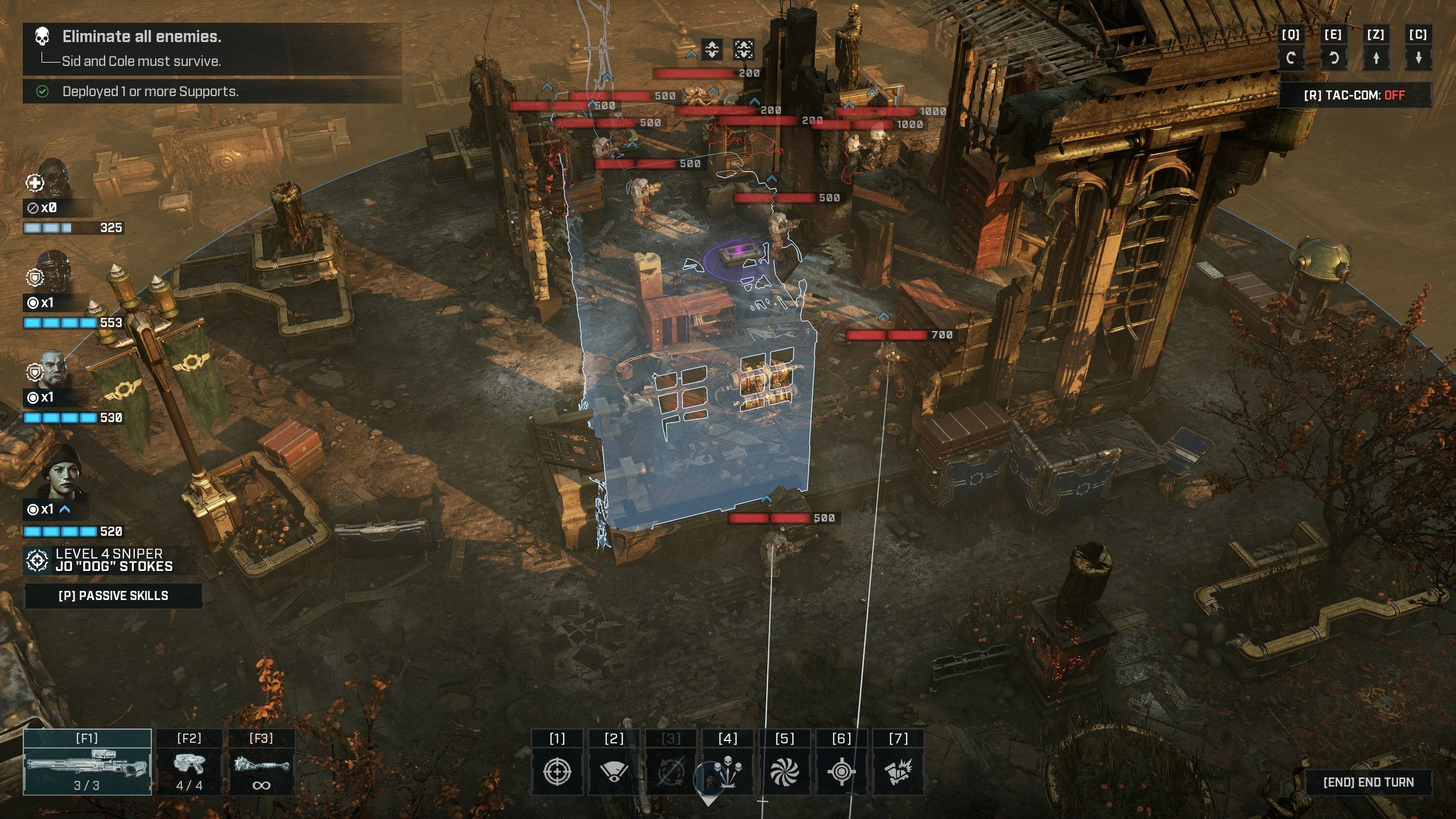Viewport: 1456px width, 819px height.
Task: Select the sniper rifle weapon slot
Action: click(87, 762)
